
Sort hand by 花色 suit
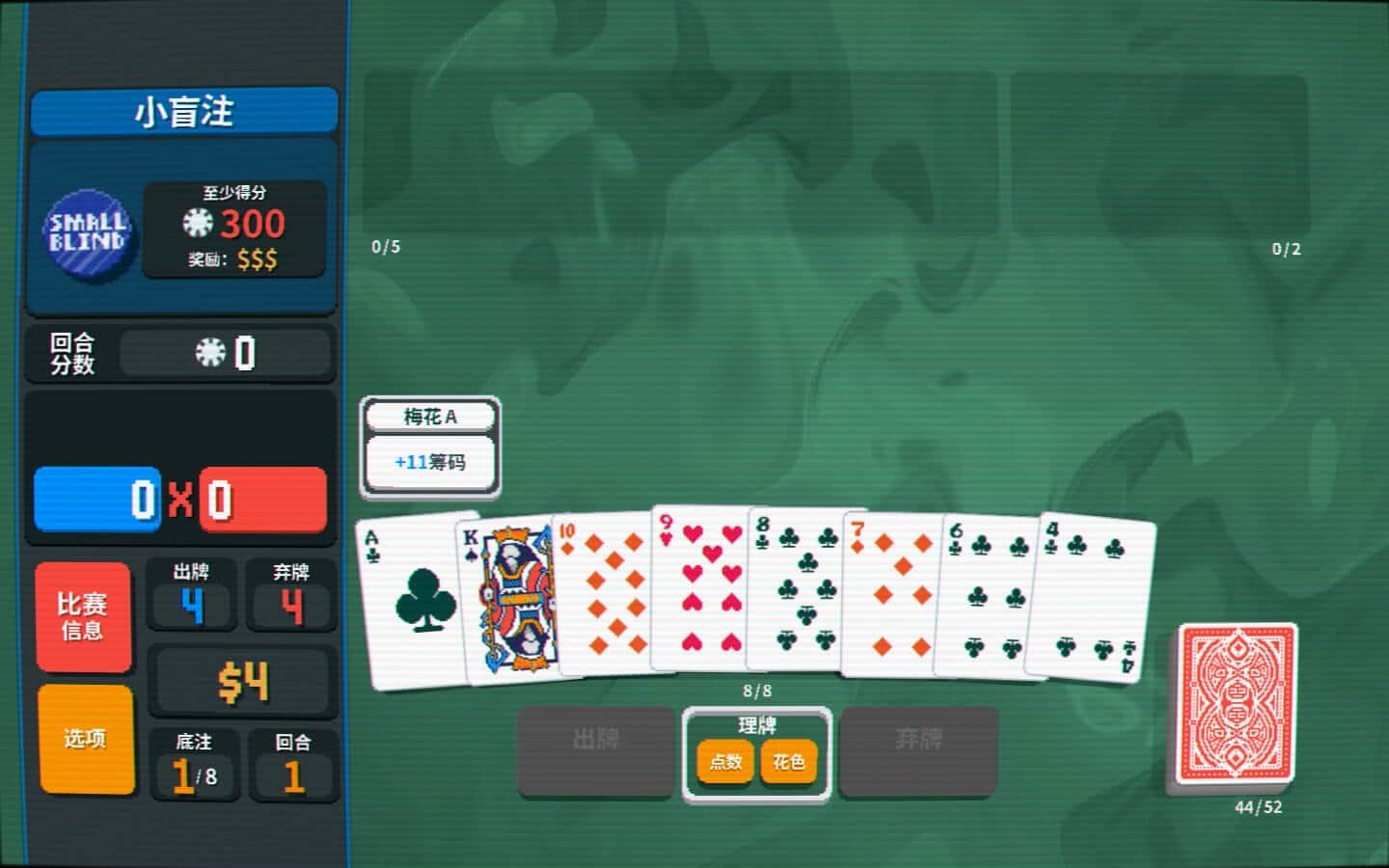(x=788, y=762)
